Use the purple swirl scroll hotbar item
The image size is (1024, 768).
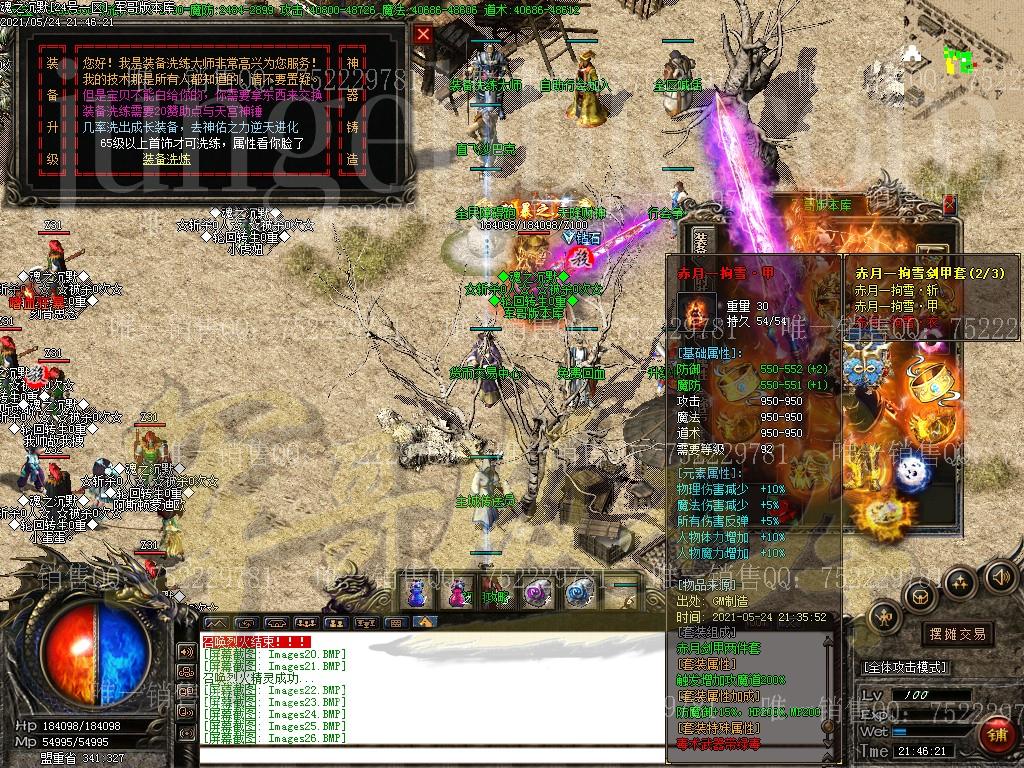click(539, 593)
